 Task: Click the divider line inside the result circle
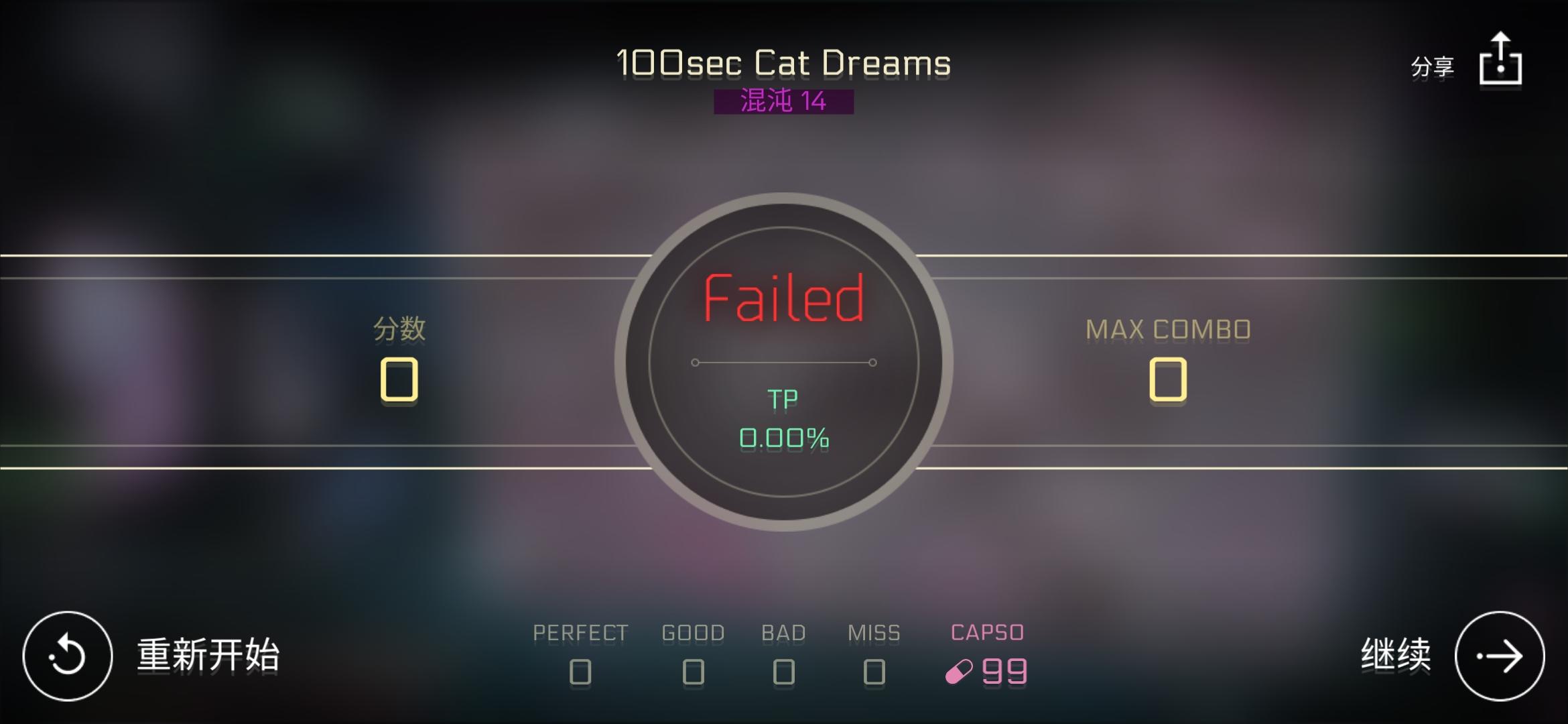(784, 362)
